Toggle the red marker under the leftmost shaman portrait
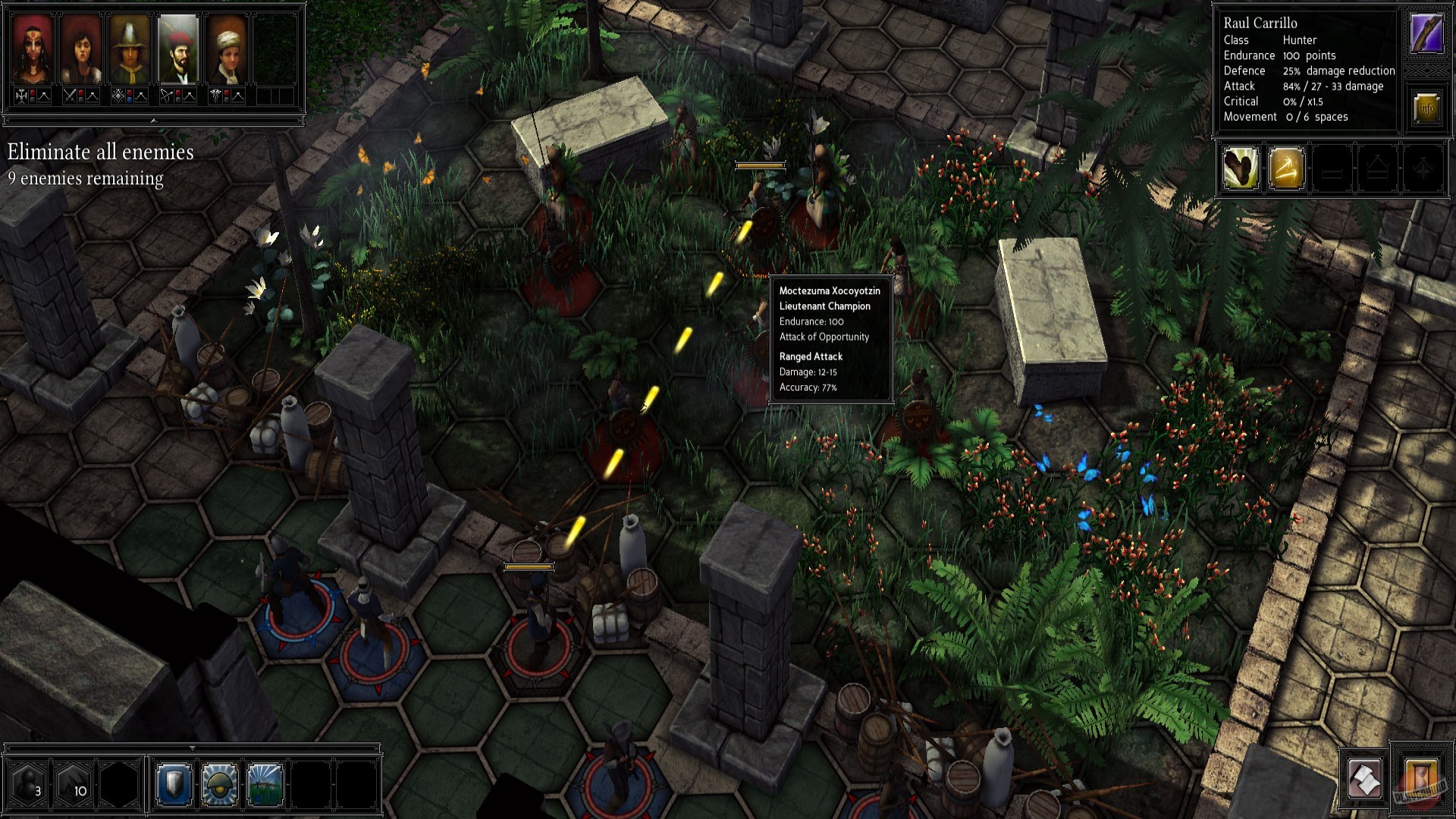1456x819 pixels. click(x=32, y=93)
